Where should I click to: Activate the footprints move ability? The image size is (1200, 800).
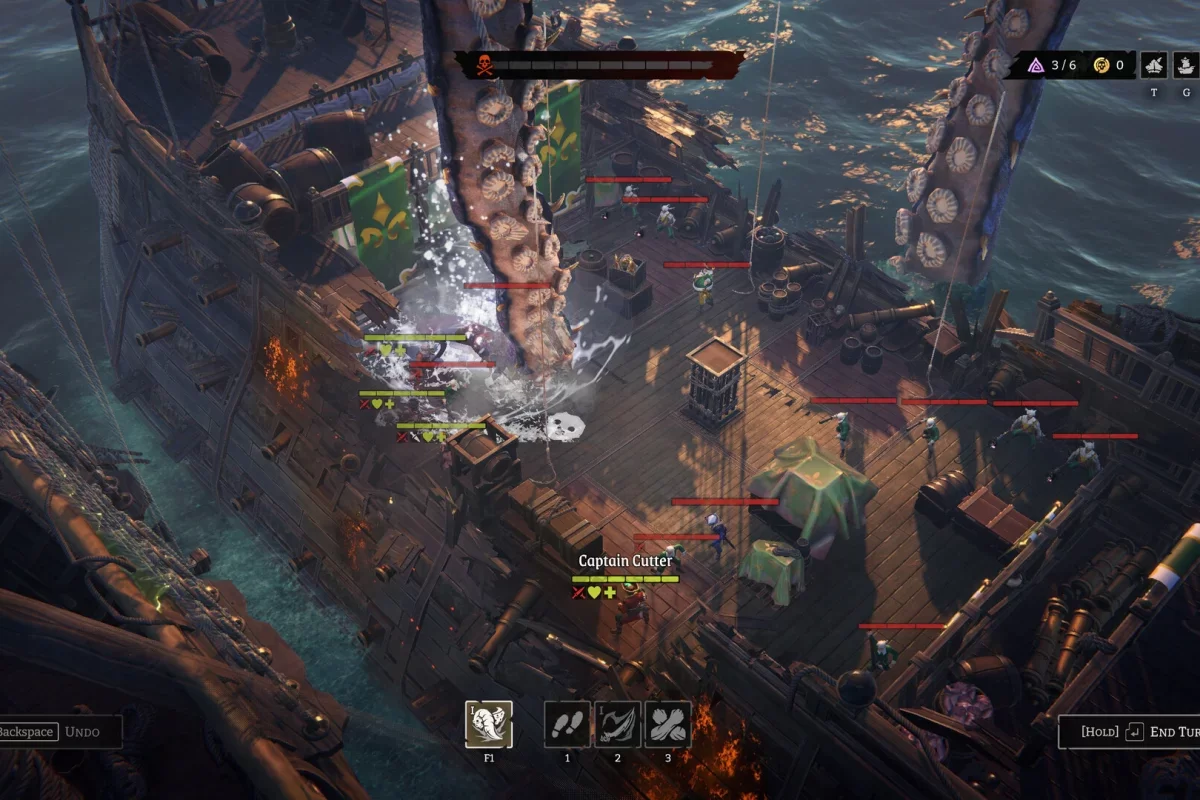click(x=567, y=724)
